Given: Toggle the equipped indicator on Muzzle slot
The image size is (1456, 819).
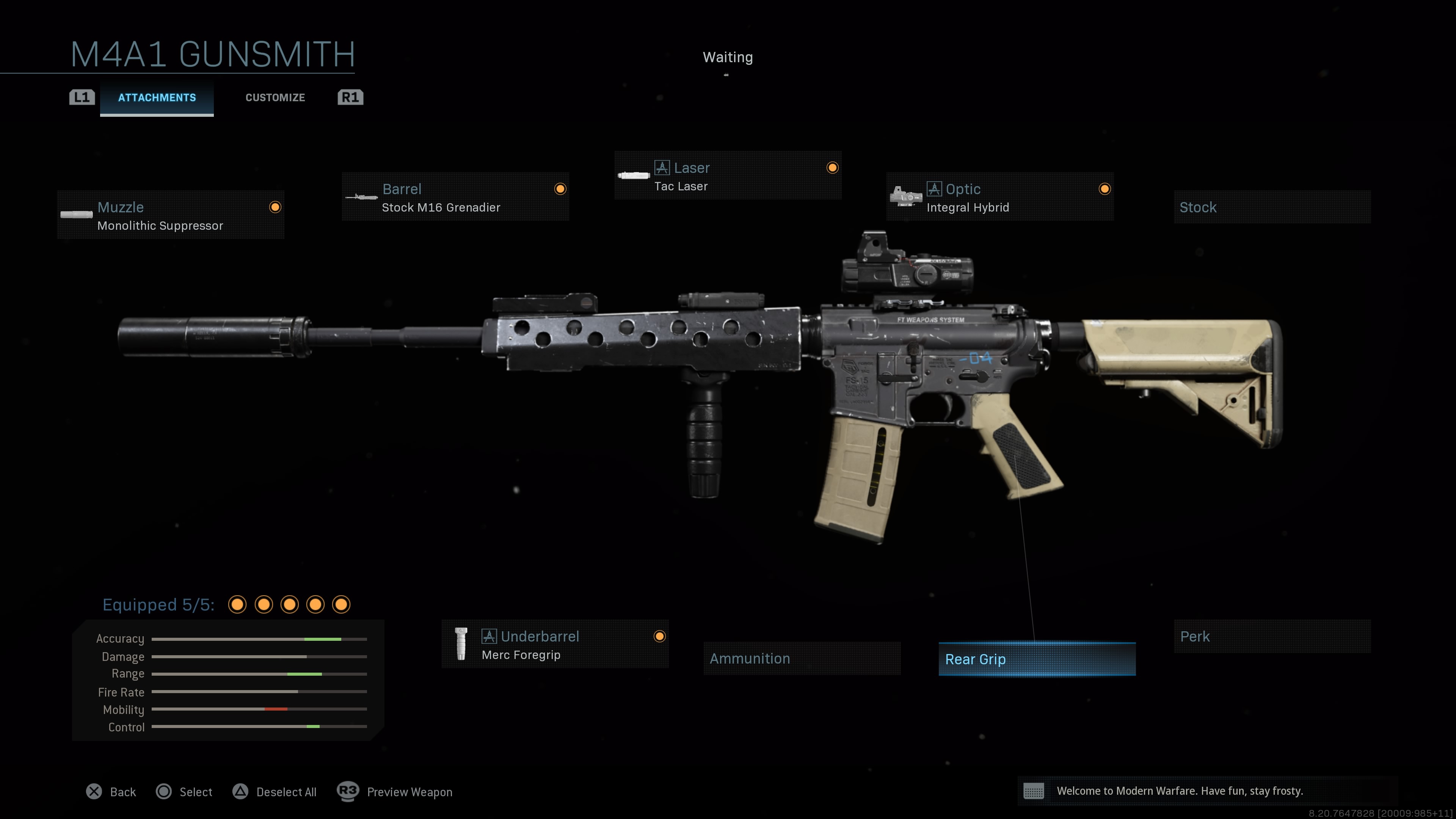Looking at the screenshot, I should click(275, 207).
